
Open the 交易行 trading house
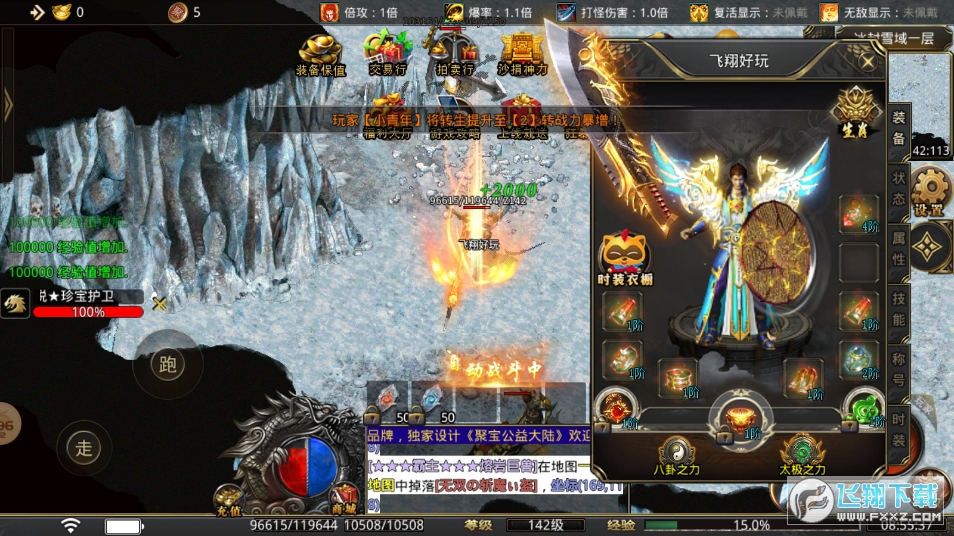click(x=386, y=53)
